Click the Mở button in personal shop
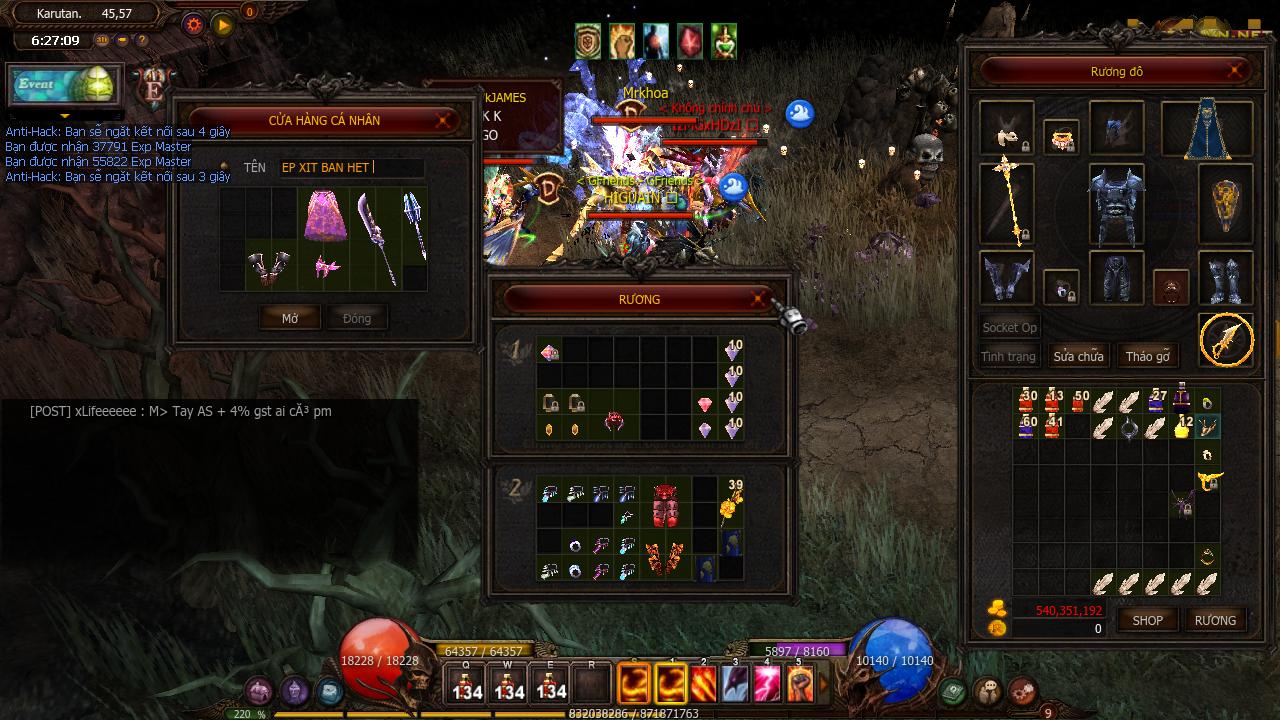 coord(290,318)
